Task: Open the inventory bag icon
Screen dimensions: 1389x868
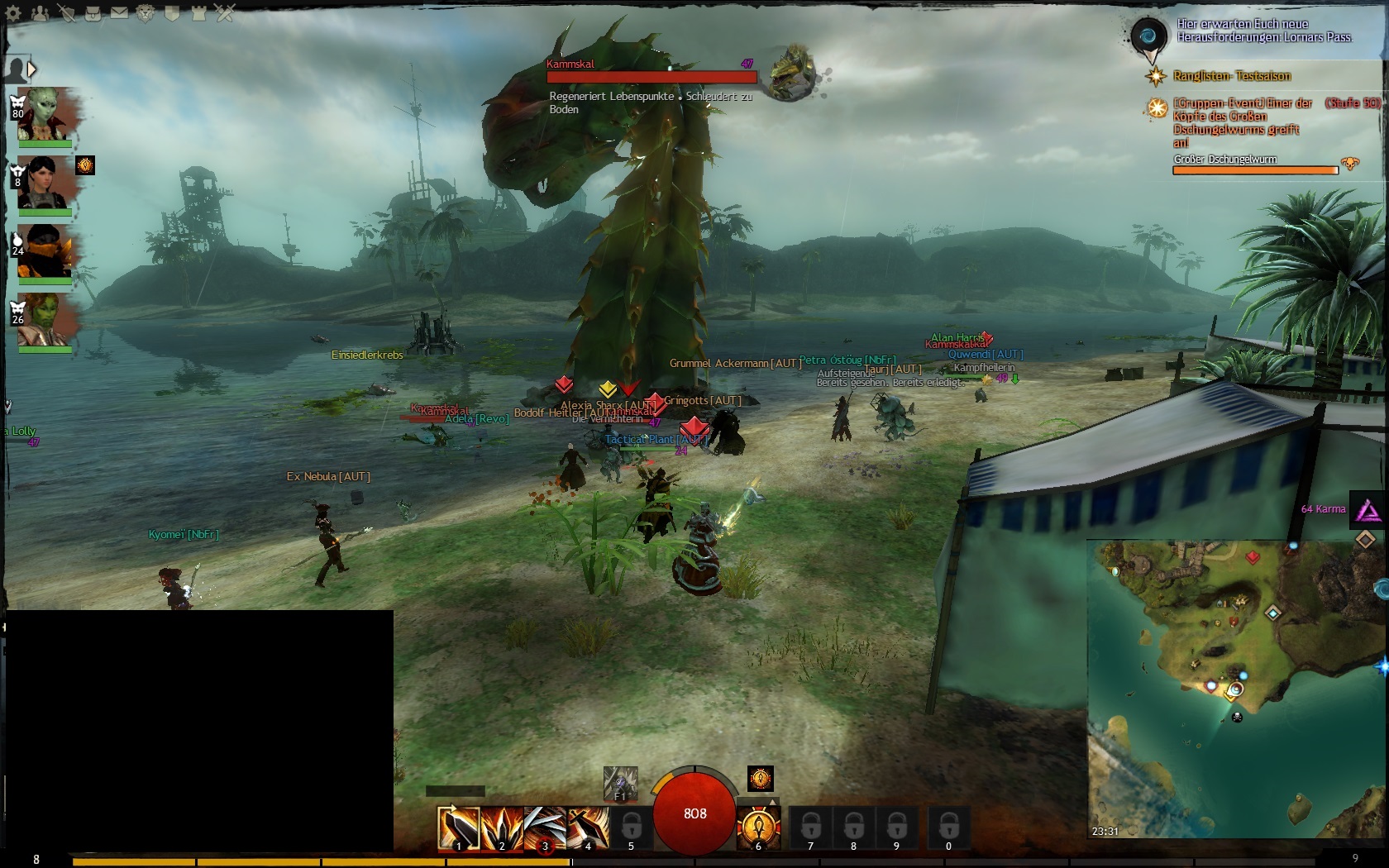Action: (93, 13)
